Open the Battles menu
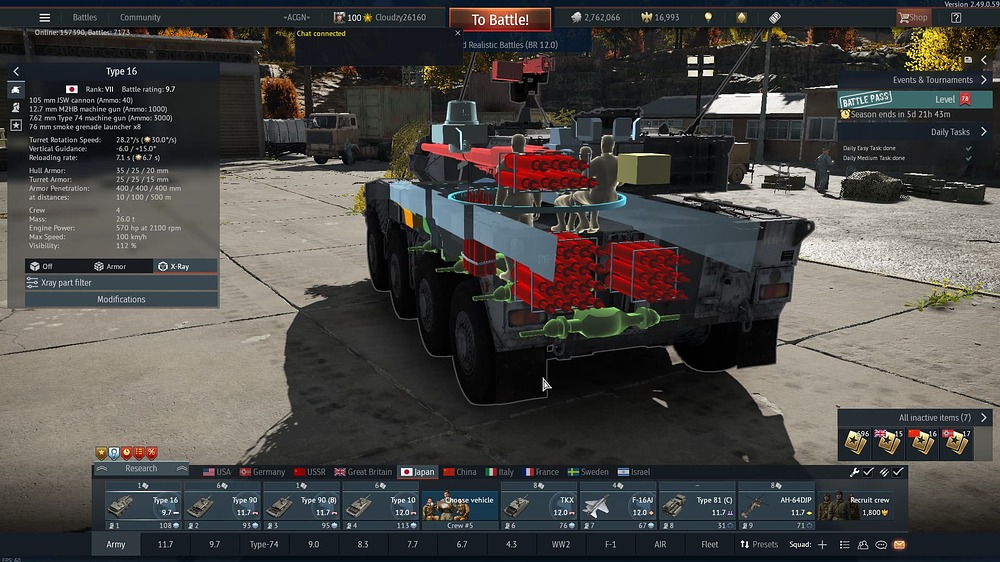Viewport: 1000px width, 562px height. click(85, 17)
